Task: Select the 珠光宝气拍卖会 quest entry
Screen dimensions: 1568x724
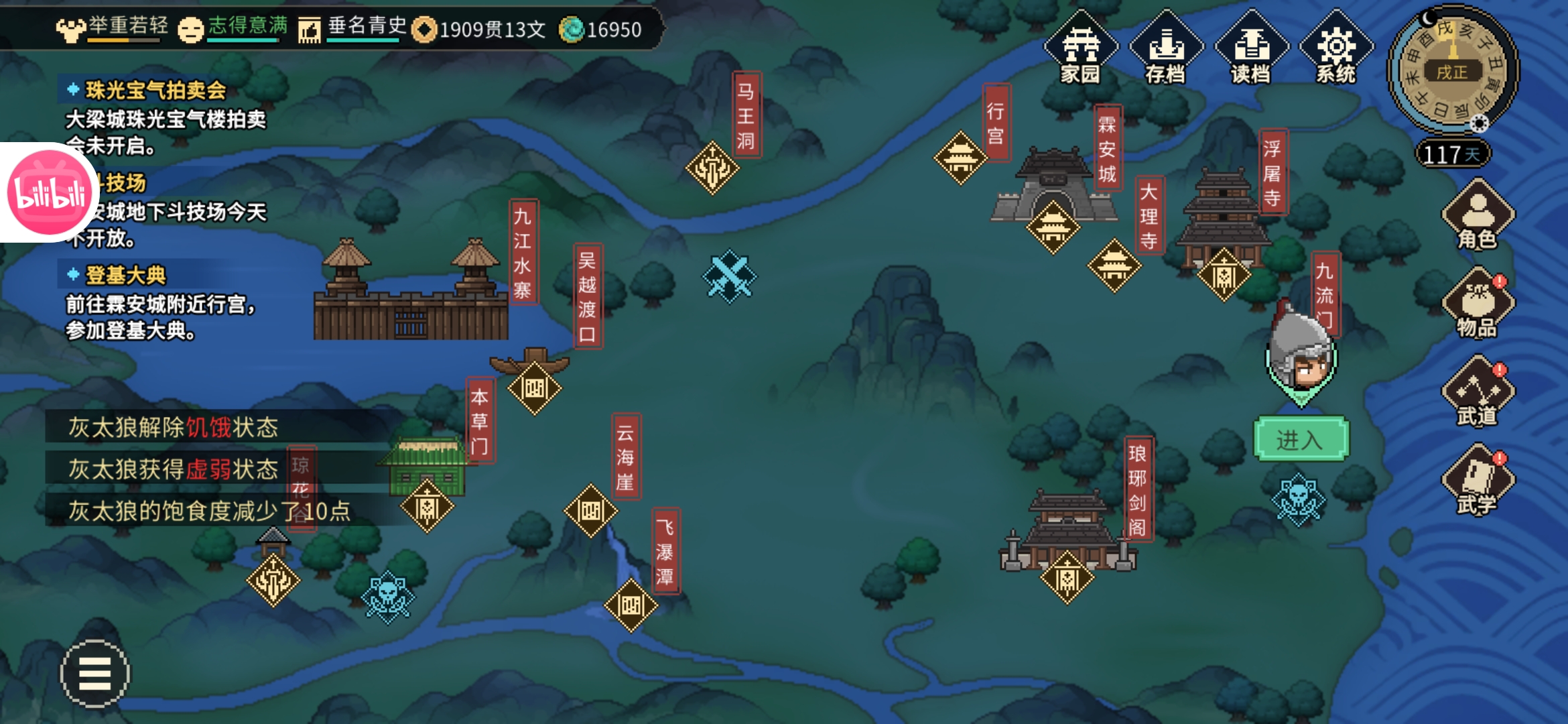Action: tap(155, 90)
